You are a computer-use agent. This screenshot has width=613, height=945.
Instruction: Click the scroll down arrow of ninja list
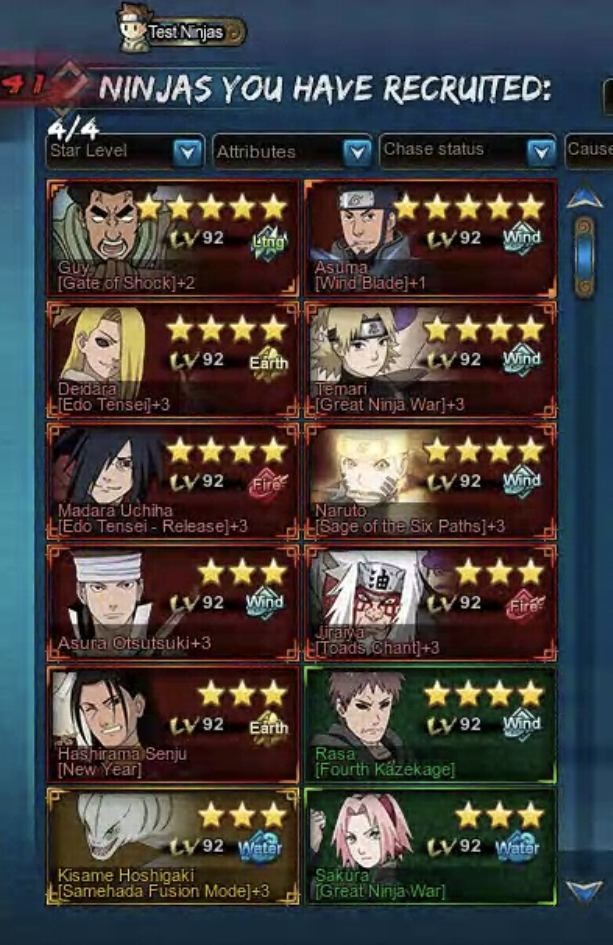tap(584, 889)
